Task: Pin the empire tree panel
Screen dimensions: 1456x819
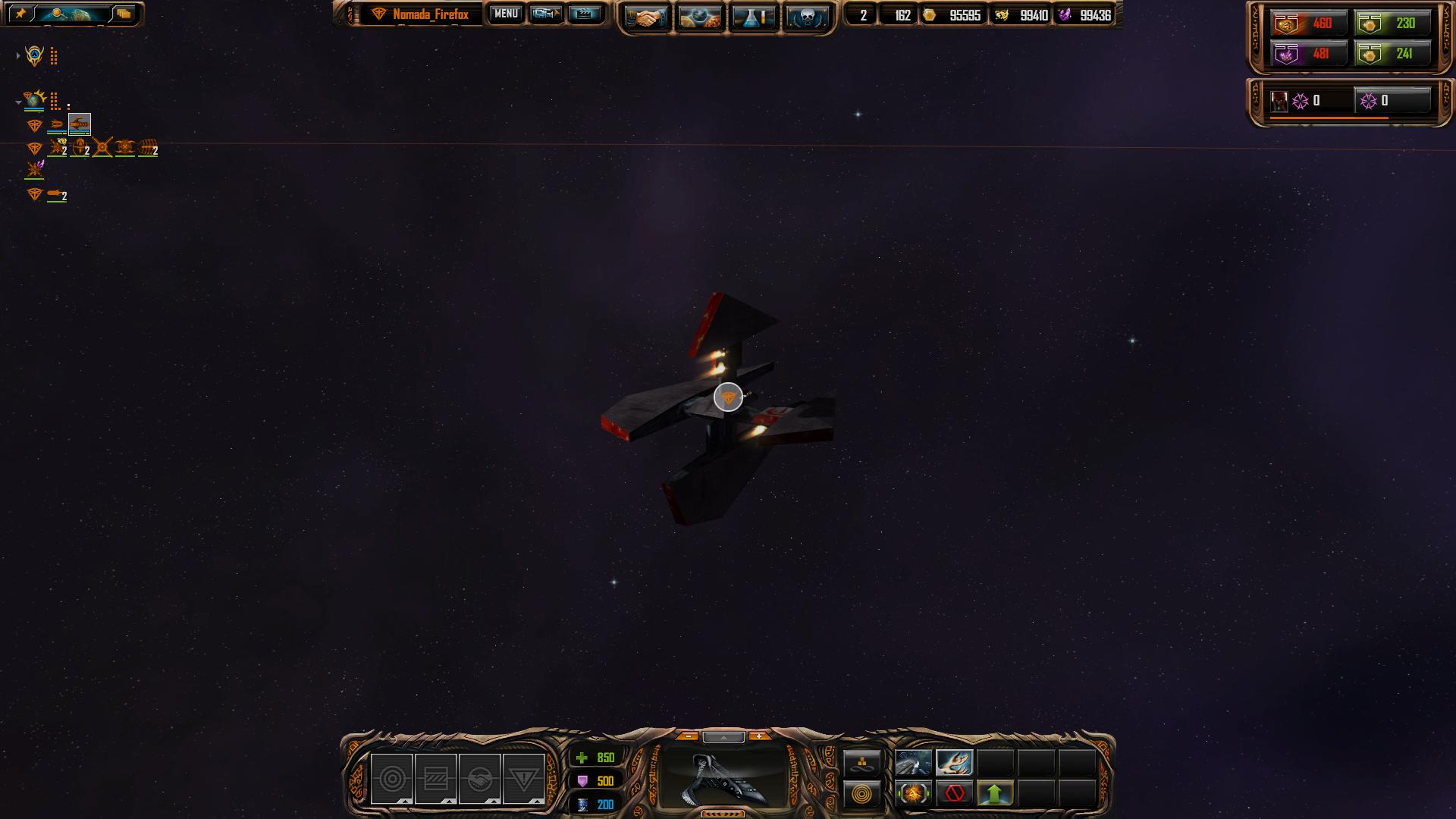Action: tap(20, 14)
